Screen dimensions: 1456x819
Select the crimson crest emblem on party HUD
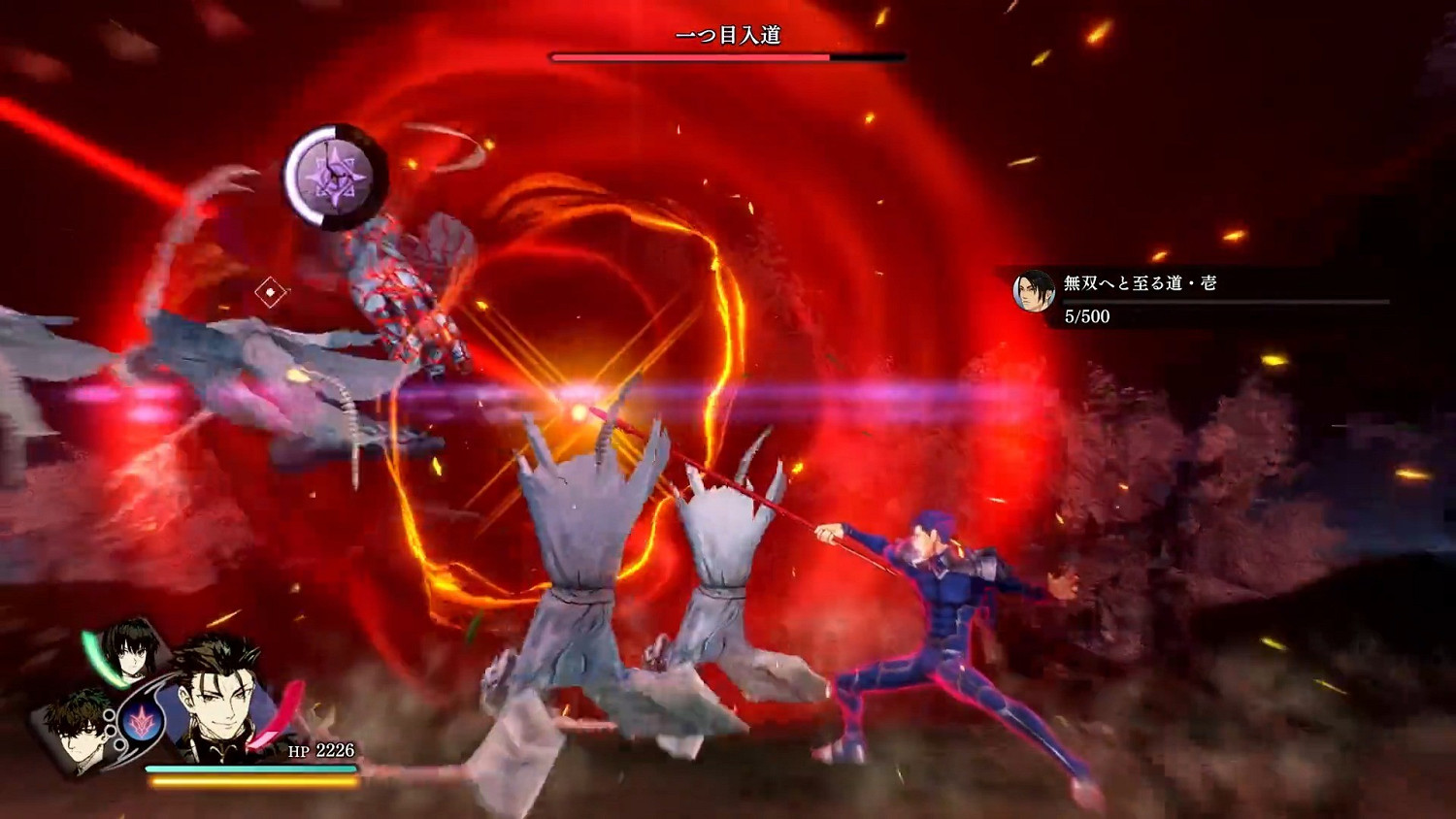[x=142, y=720]
